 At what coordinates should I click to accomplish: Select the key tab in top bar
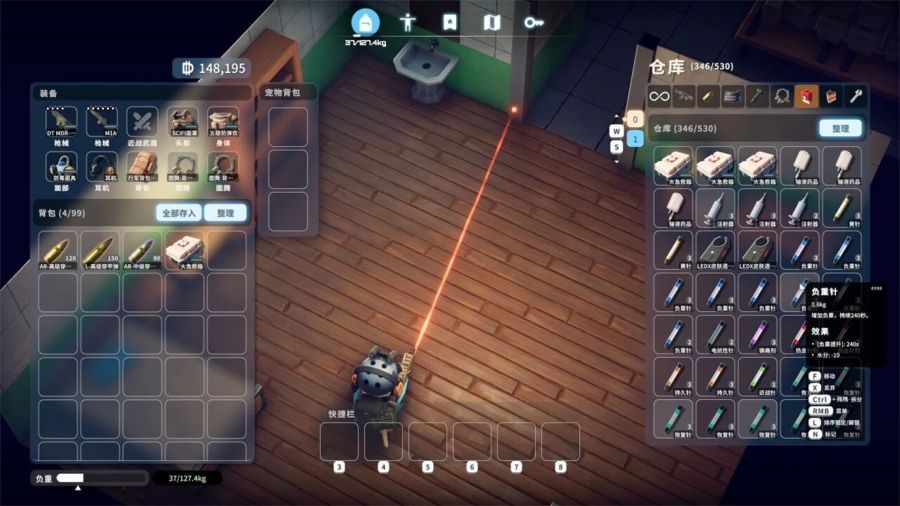pyautogui.click(x=533, y=22)
